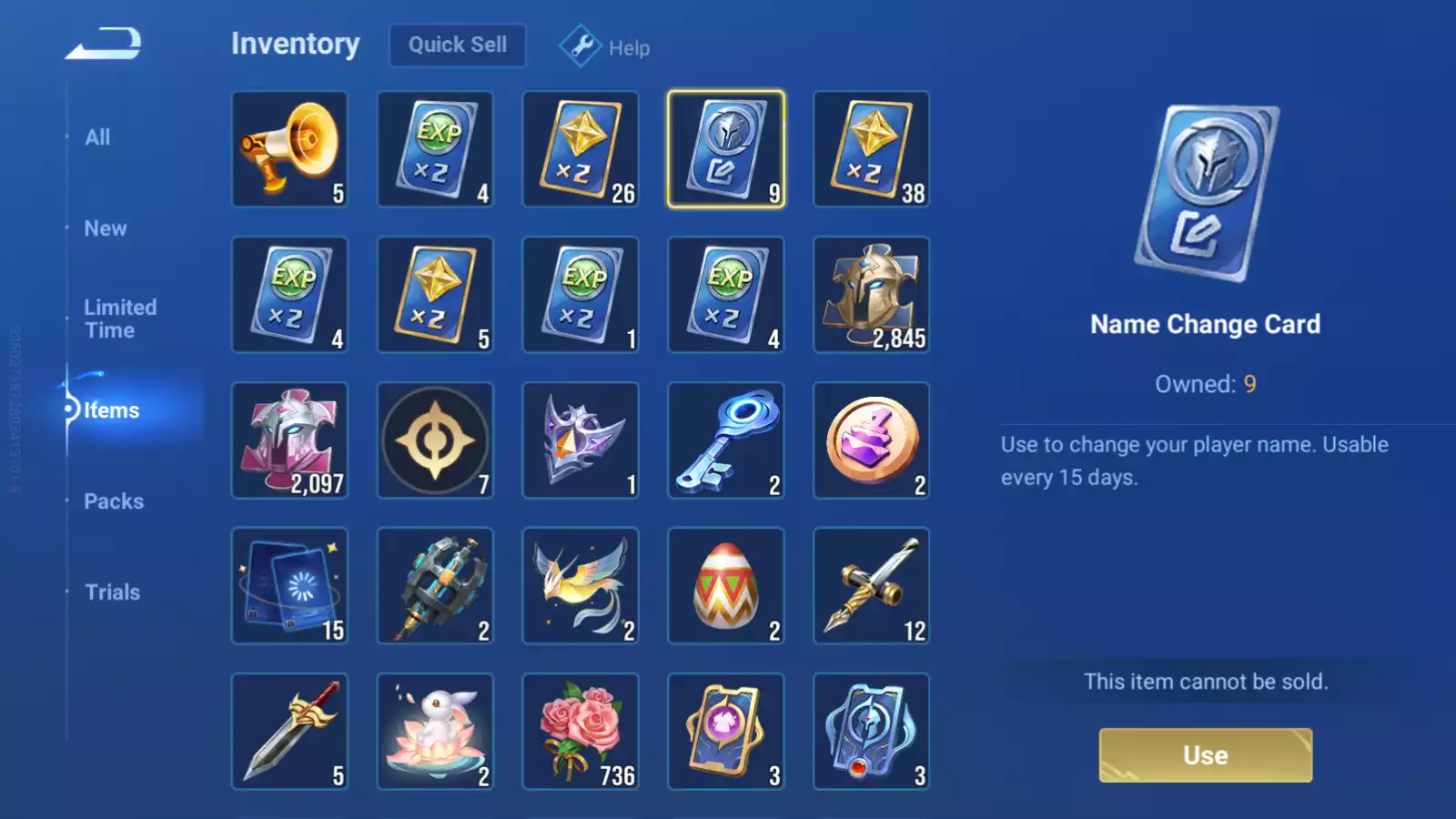
Task: Select the white rabbit on lotus item
Action: pos(435,732)
